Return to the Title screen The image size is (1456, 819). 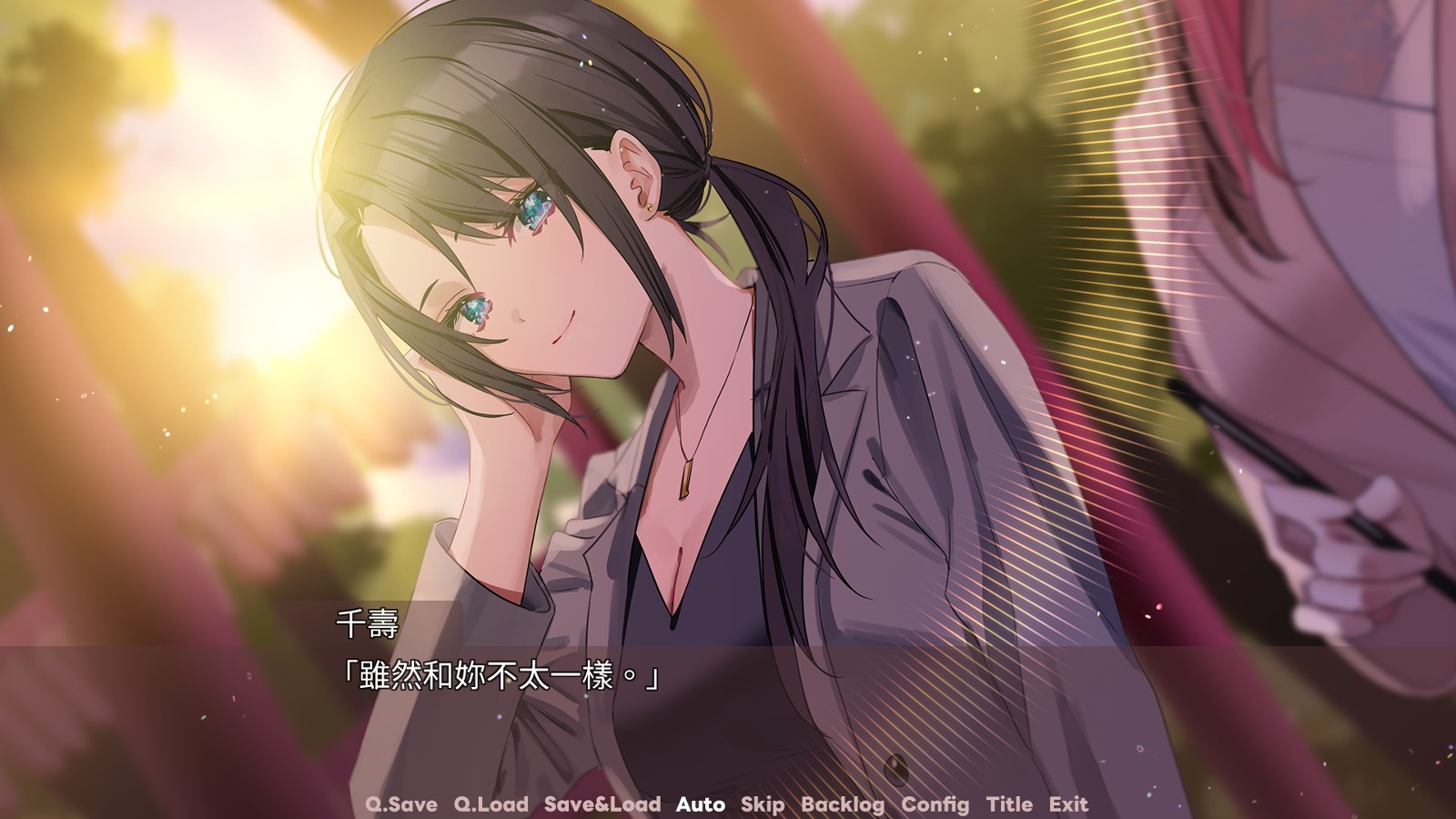(1009, 804)
